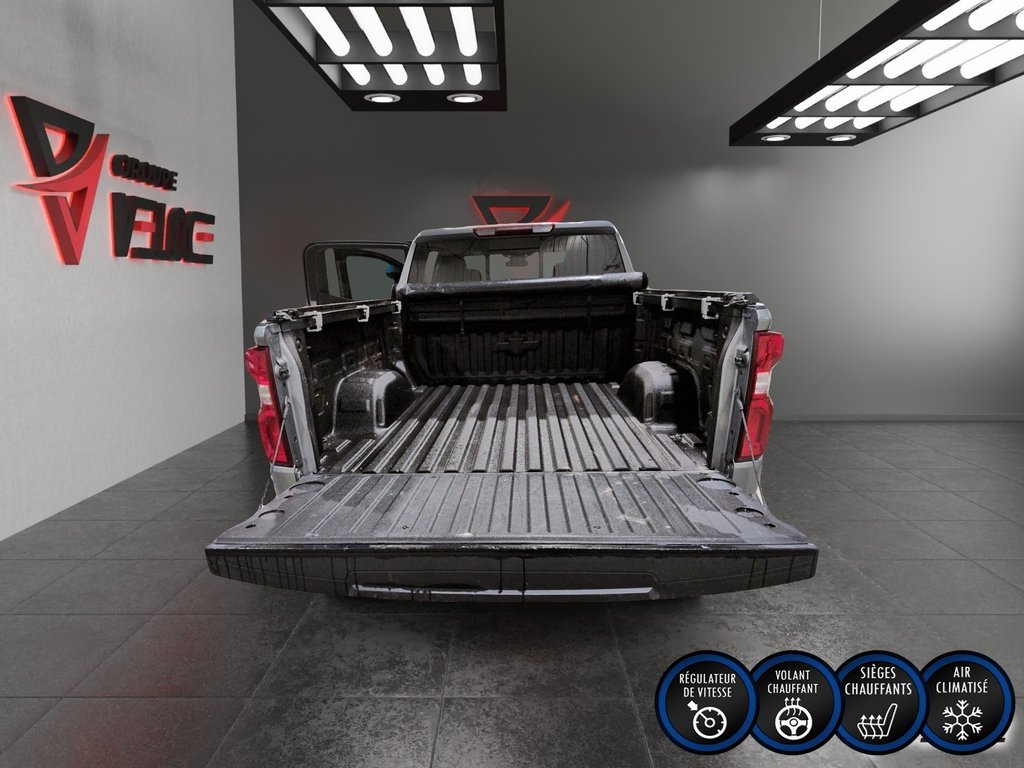This screenshot has height=768, width=1024.
Task: Open the Air climatisé snowflake badge
Action: (965, 702)
